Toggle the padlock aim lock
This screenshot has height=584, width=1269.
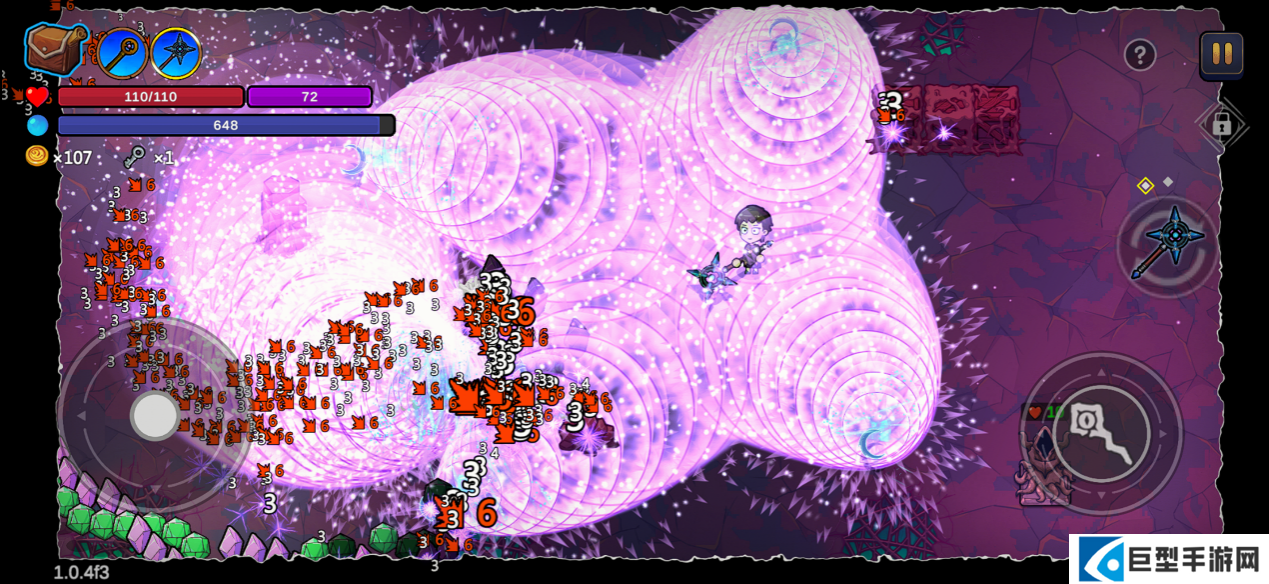(1221, 125)
